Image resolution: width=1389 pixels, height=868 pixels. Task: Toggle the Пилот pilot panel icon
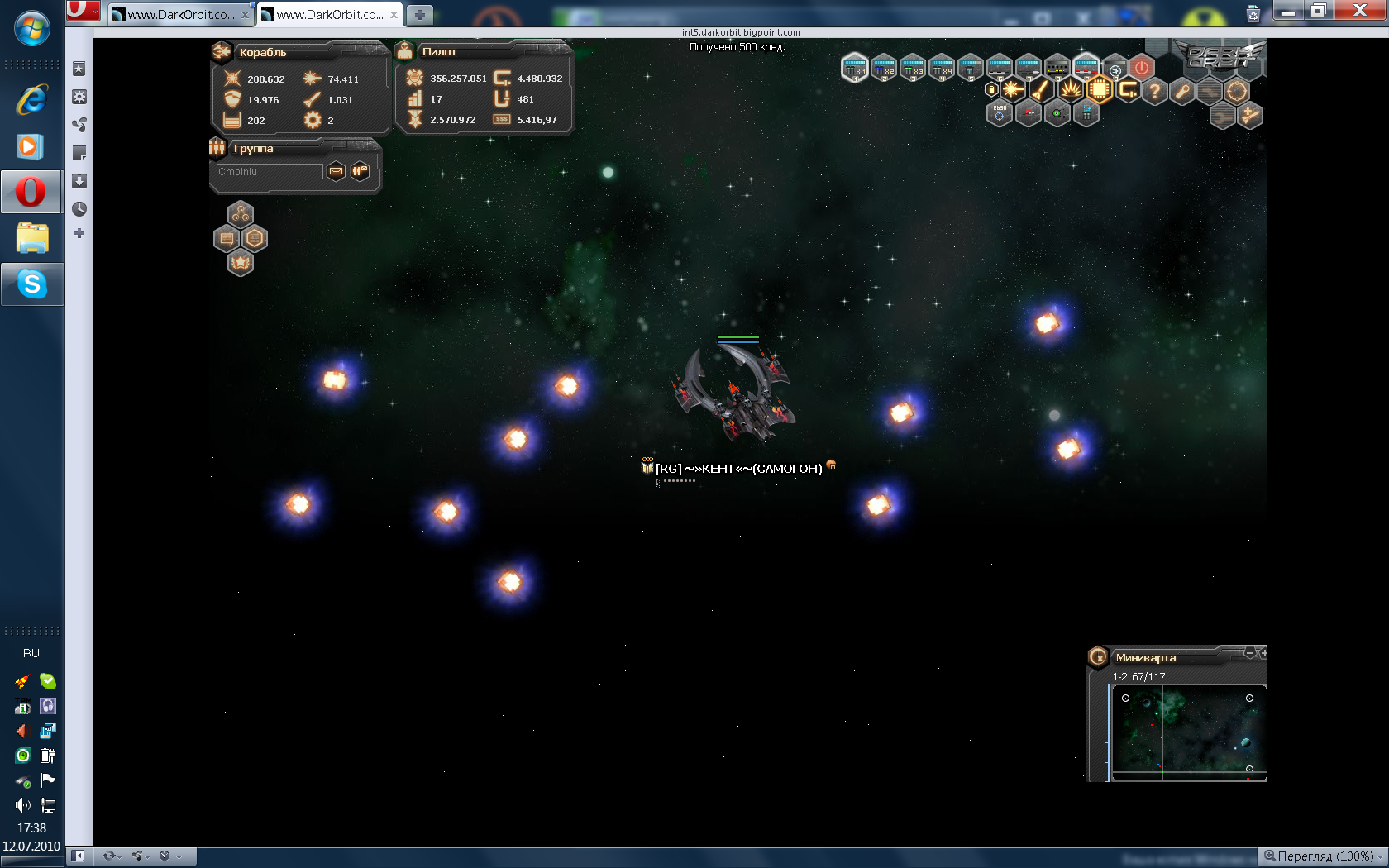404,51
